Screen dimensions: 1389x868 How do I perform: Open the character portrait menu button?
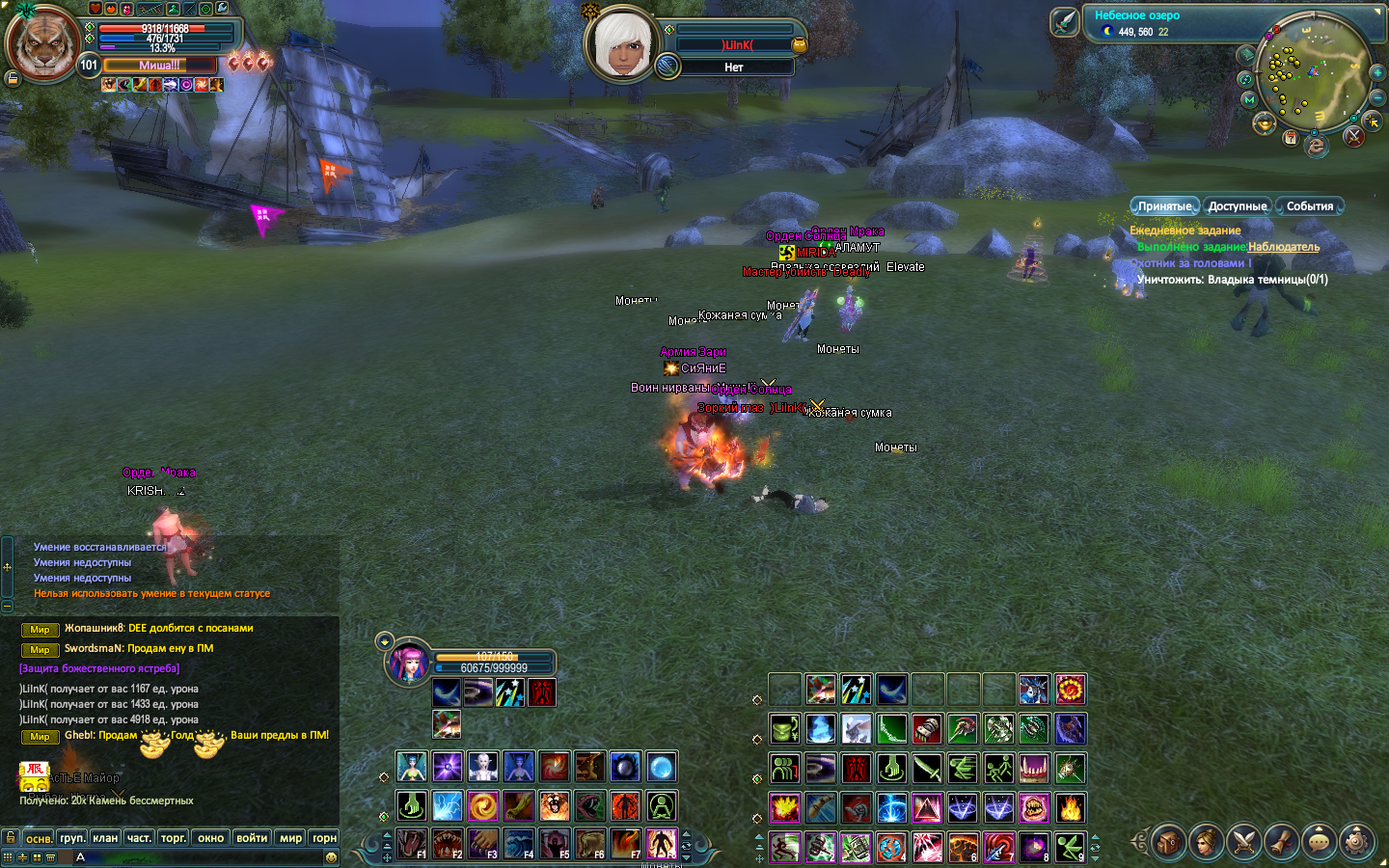pos(1206,842)
